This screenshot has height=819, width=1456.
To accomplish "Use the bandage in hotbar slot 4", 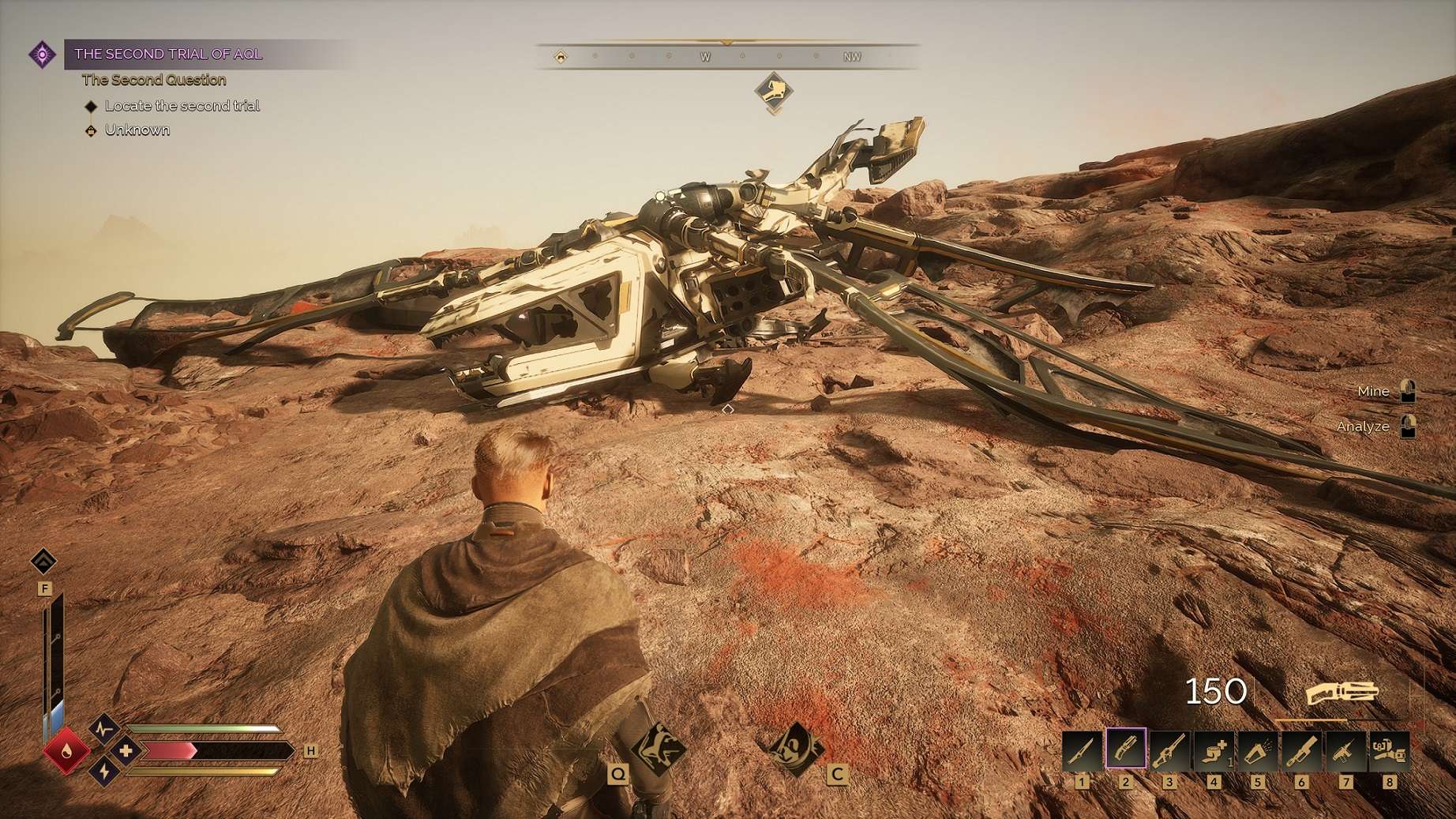I will tap(1214, 750).
